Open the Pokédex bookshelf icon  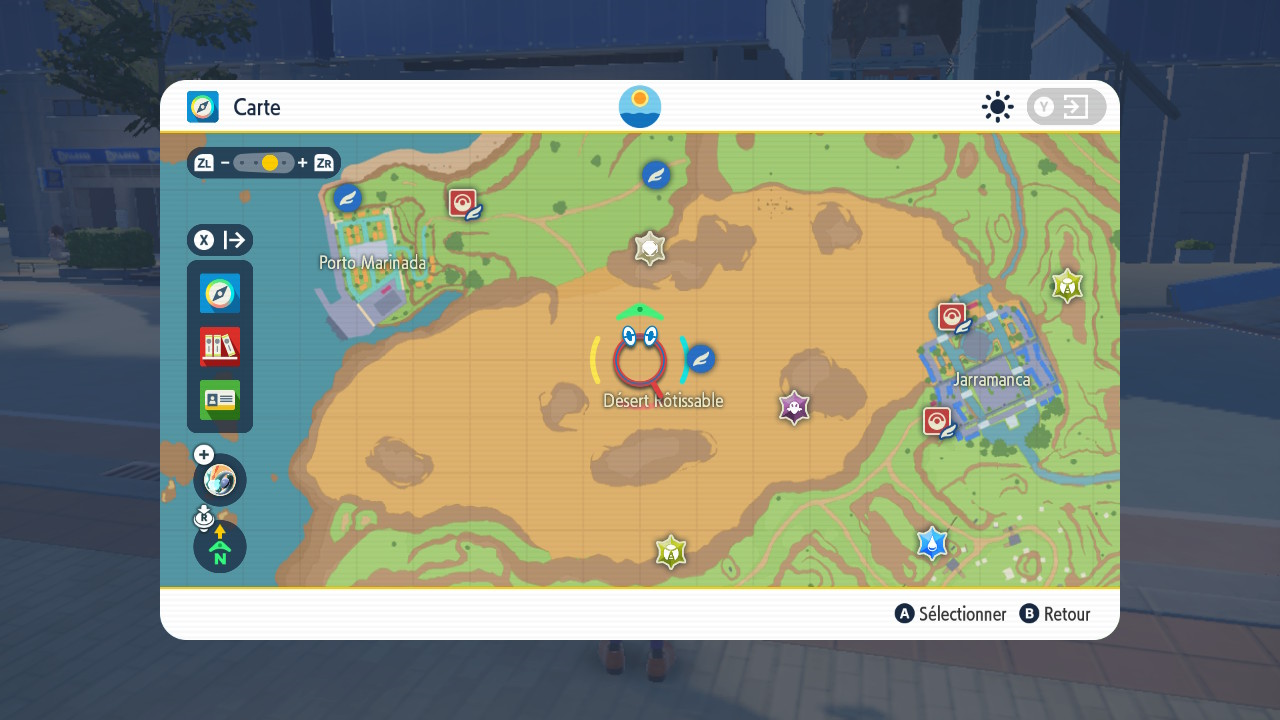pos(220,347)
